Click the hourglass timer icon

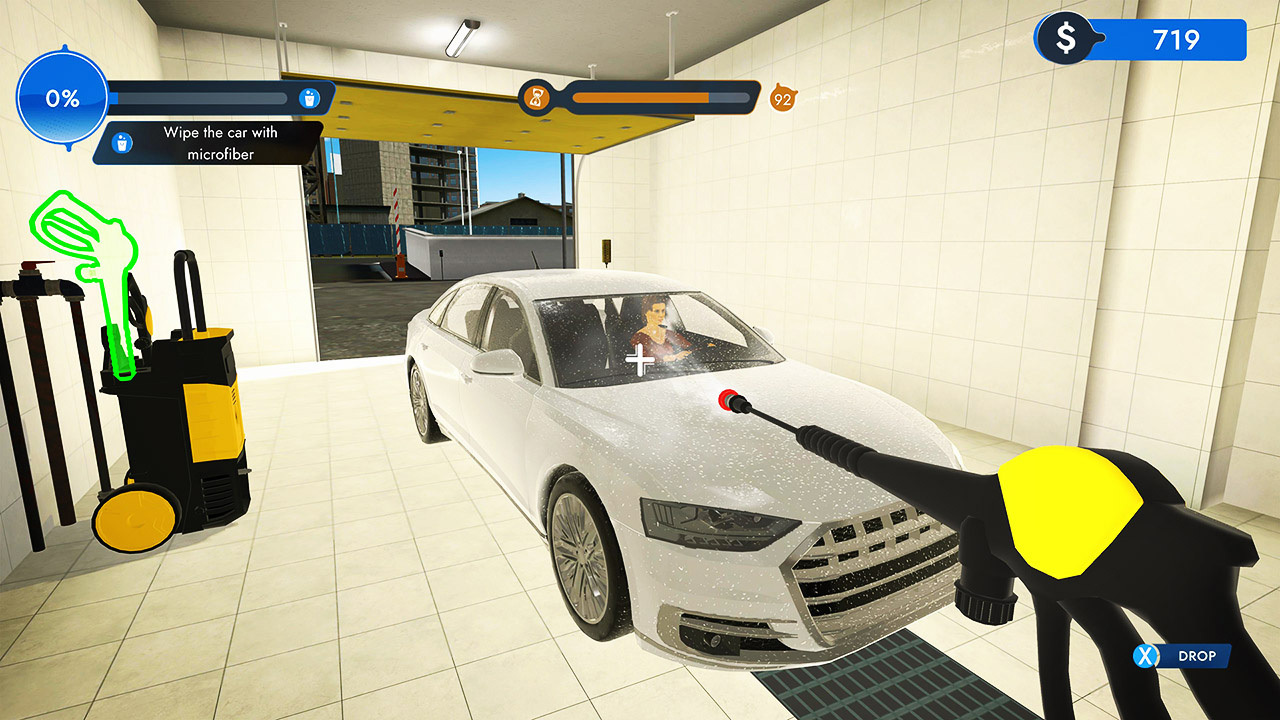[536, 98]
